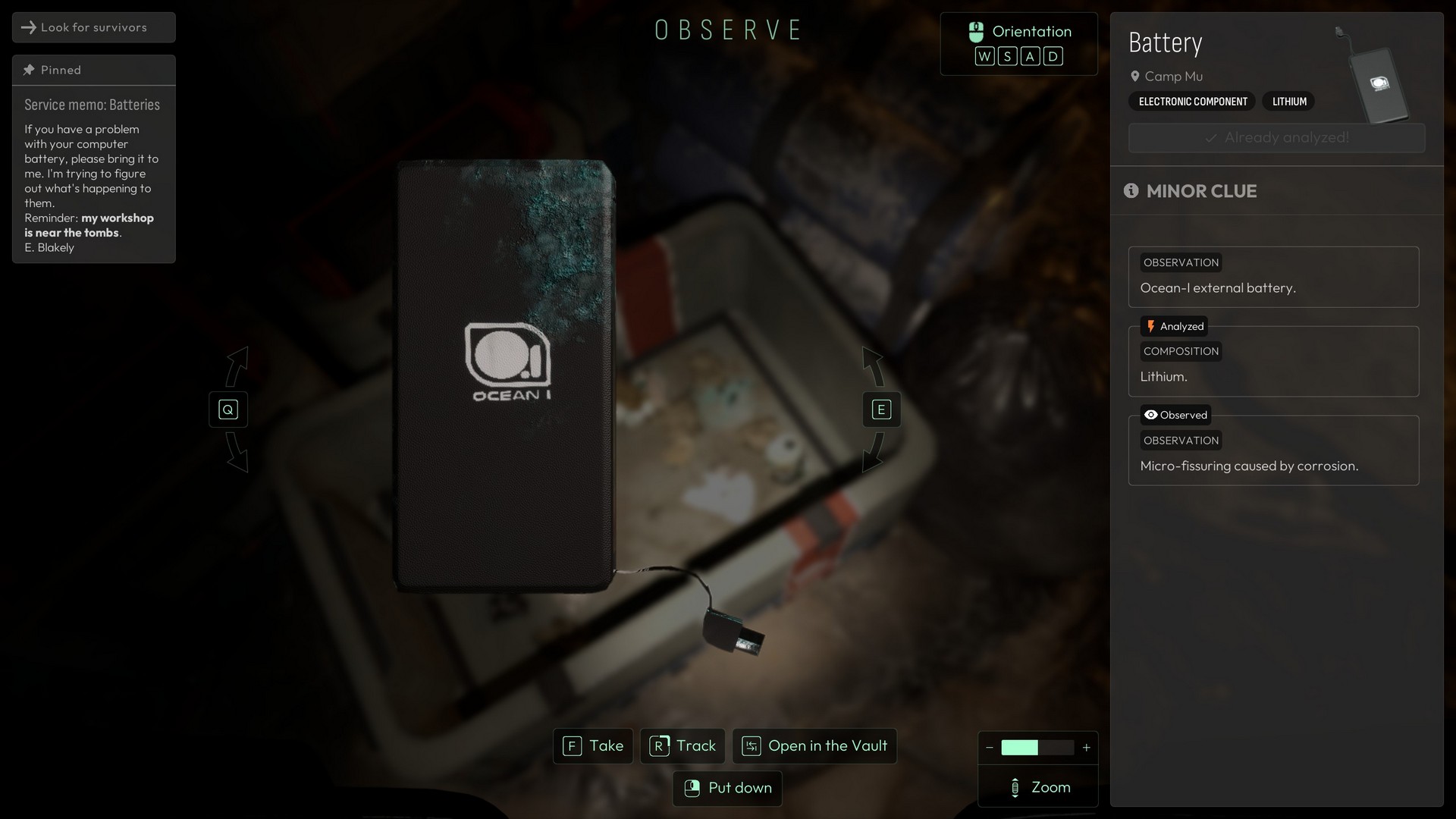Select the LITHIUM tag
This screenshot has width=1456, height=819.
coord(1288,101)
